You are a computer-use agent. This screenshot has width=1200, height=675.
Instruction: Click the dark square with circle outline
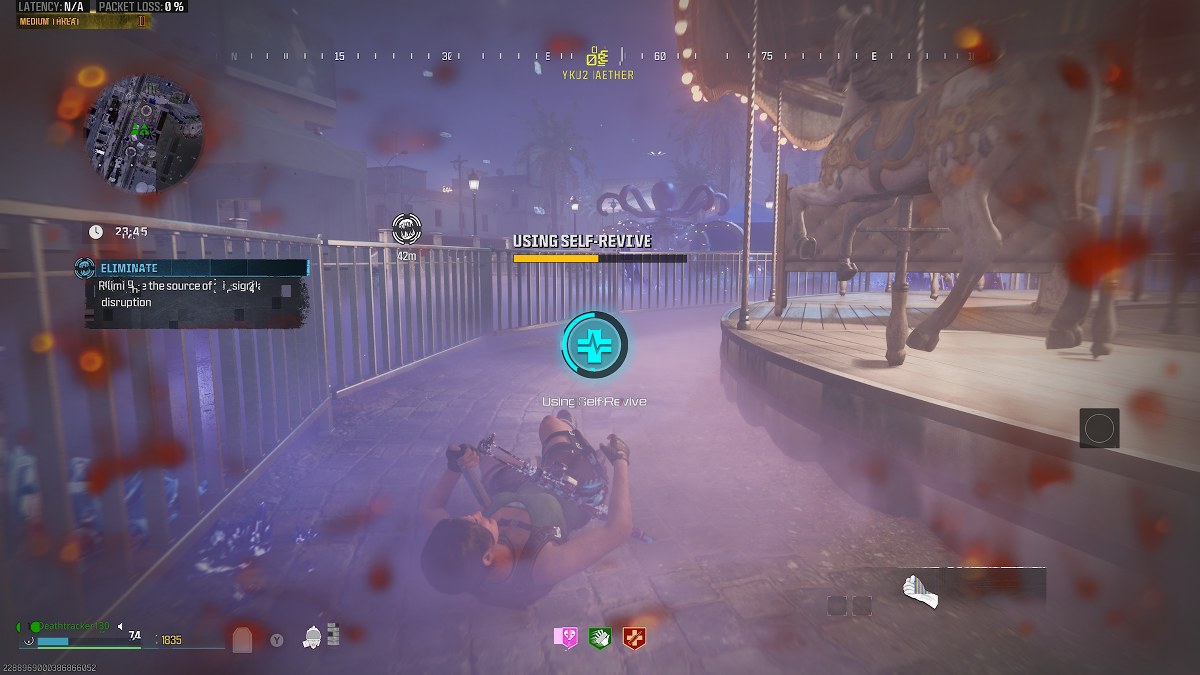pos(1099,428)
